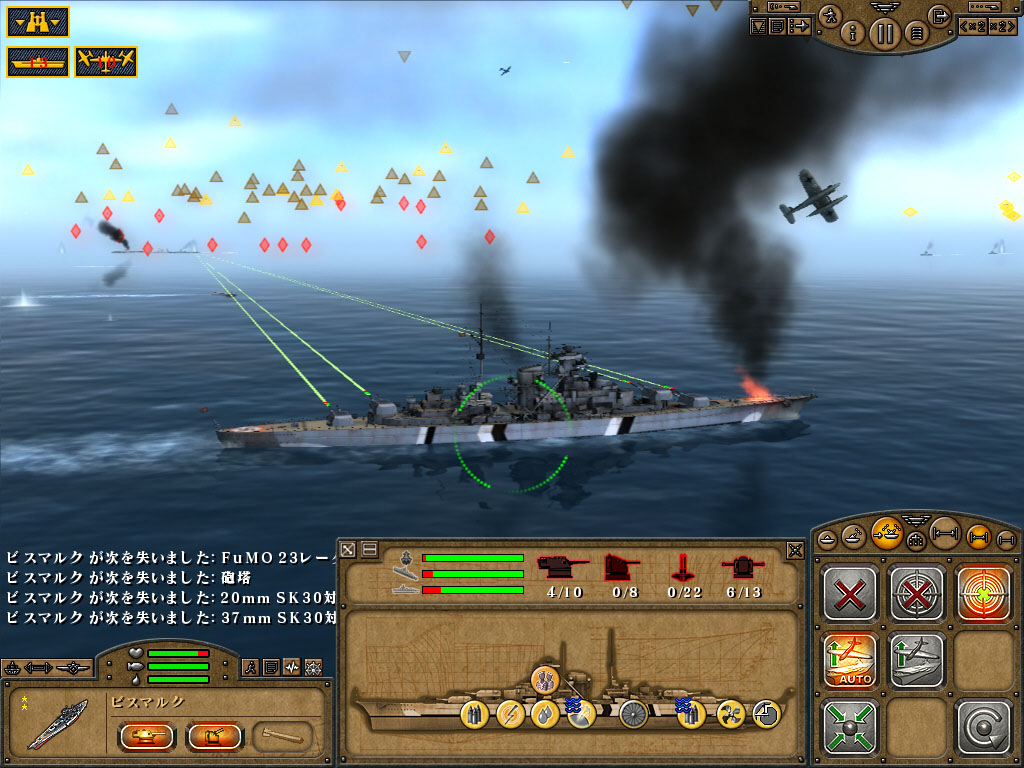Select the aircraft squadron group icon
The image size is (1024, 768).
pyautogui.click(x=106, y=61)
